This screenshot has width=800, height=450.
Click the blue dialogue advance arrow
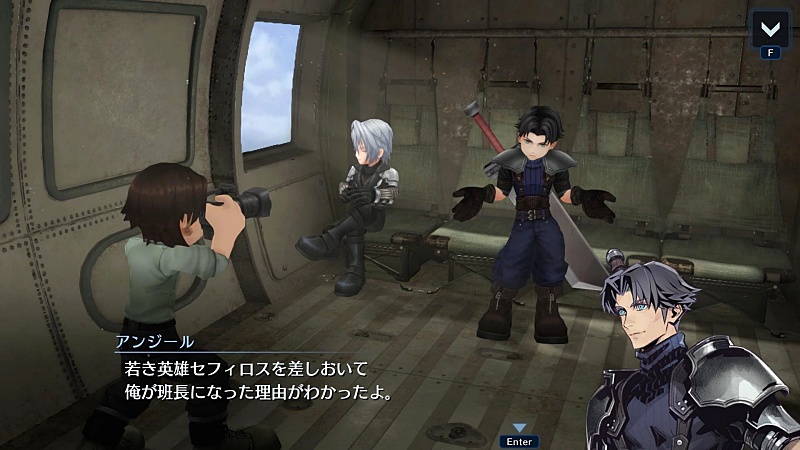click(x=519, y=428)
